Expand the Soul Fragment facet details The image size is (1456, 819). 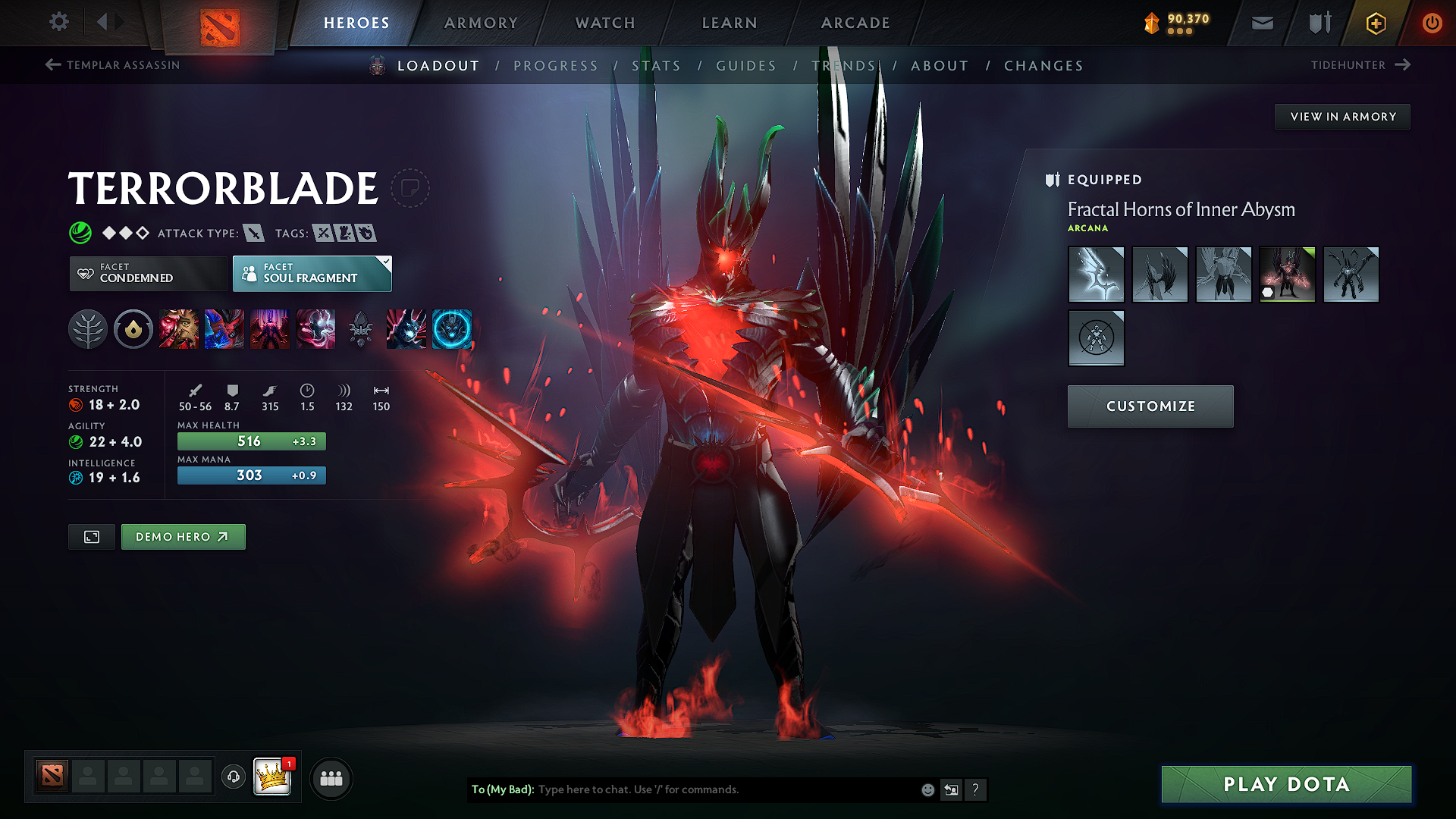point(386,263)
